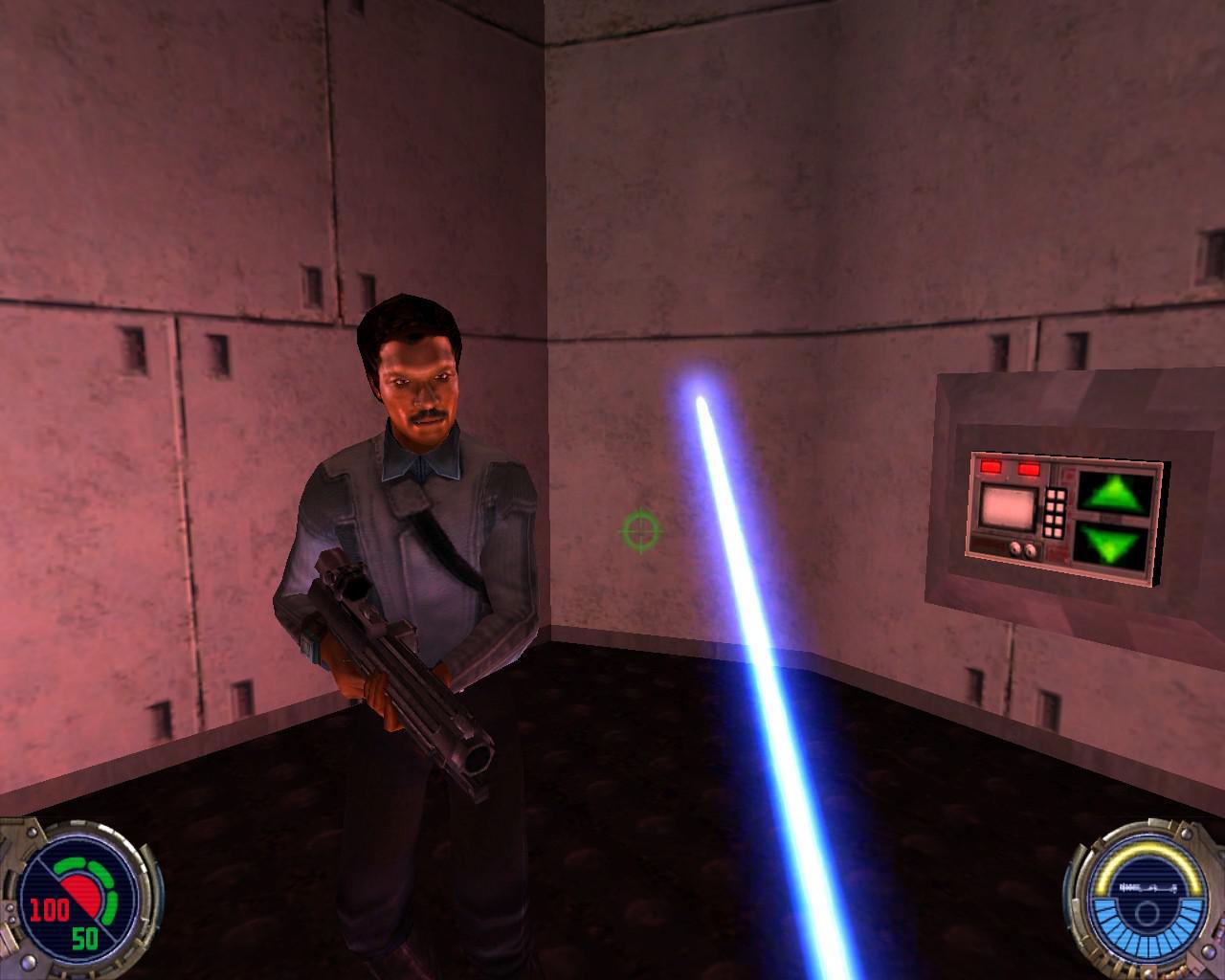Toggle the right knob below the panel screen
The image size is (1225, 980).
click(x=1031, y=550)
